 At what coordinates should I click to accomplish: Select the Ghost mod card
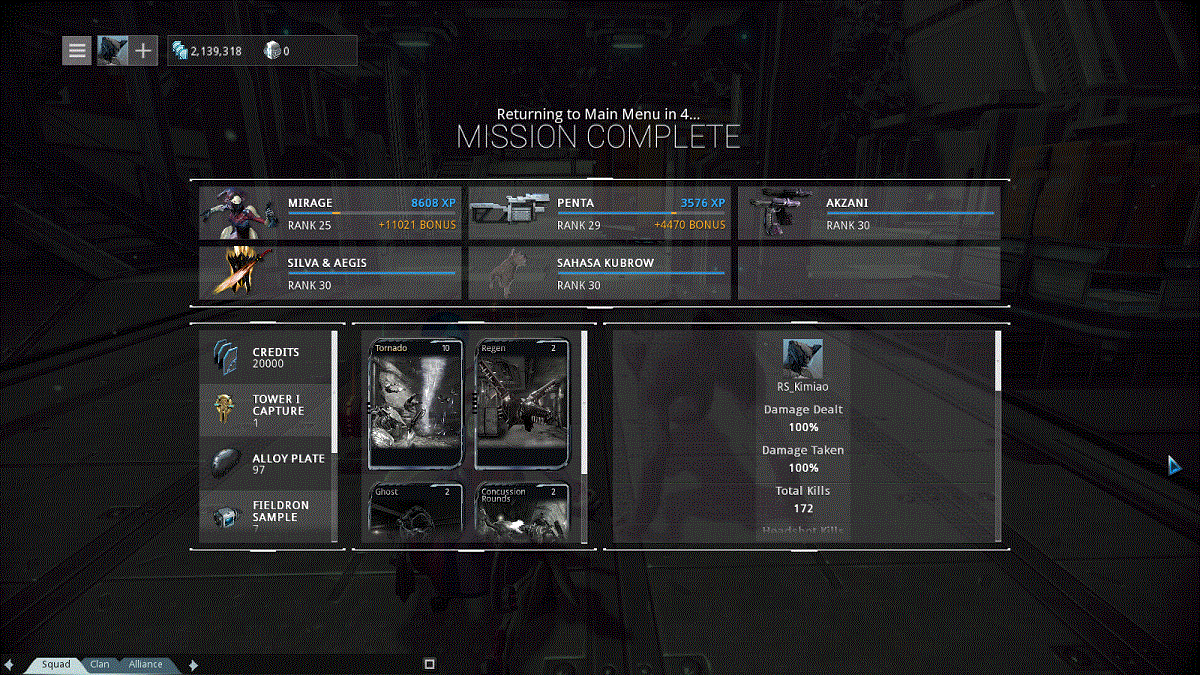pos(416,512)
